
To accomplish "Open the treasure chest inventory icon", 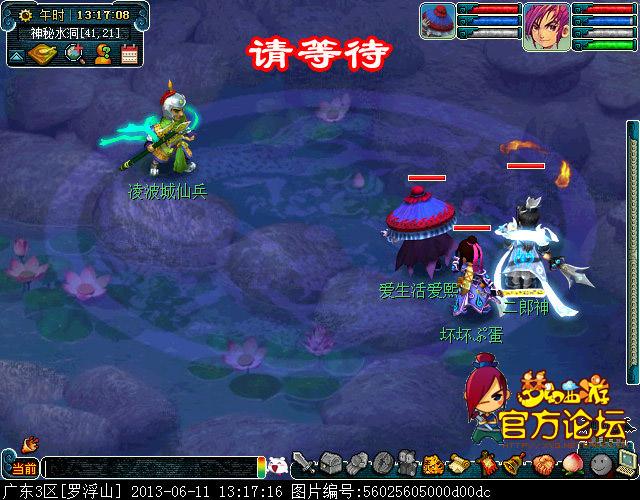I will (332, 463).
